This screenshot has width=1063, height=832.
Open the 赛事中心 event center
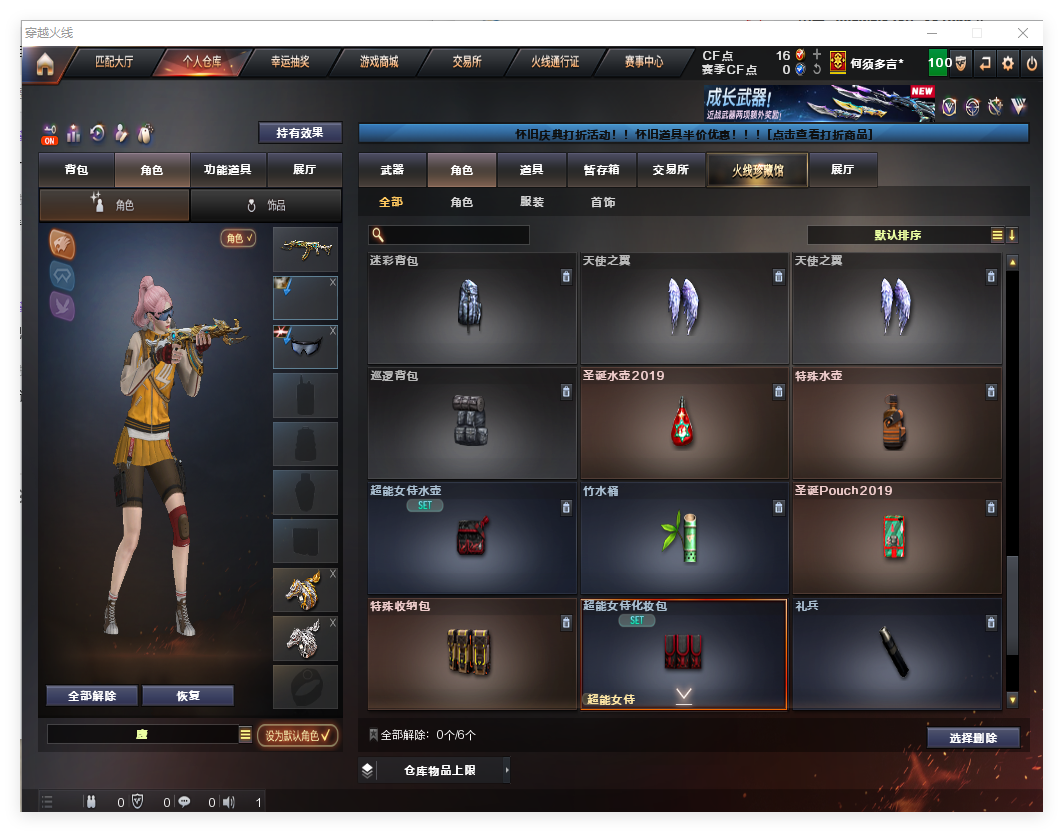coord(644,62)
